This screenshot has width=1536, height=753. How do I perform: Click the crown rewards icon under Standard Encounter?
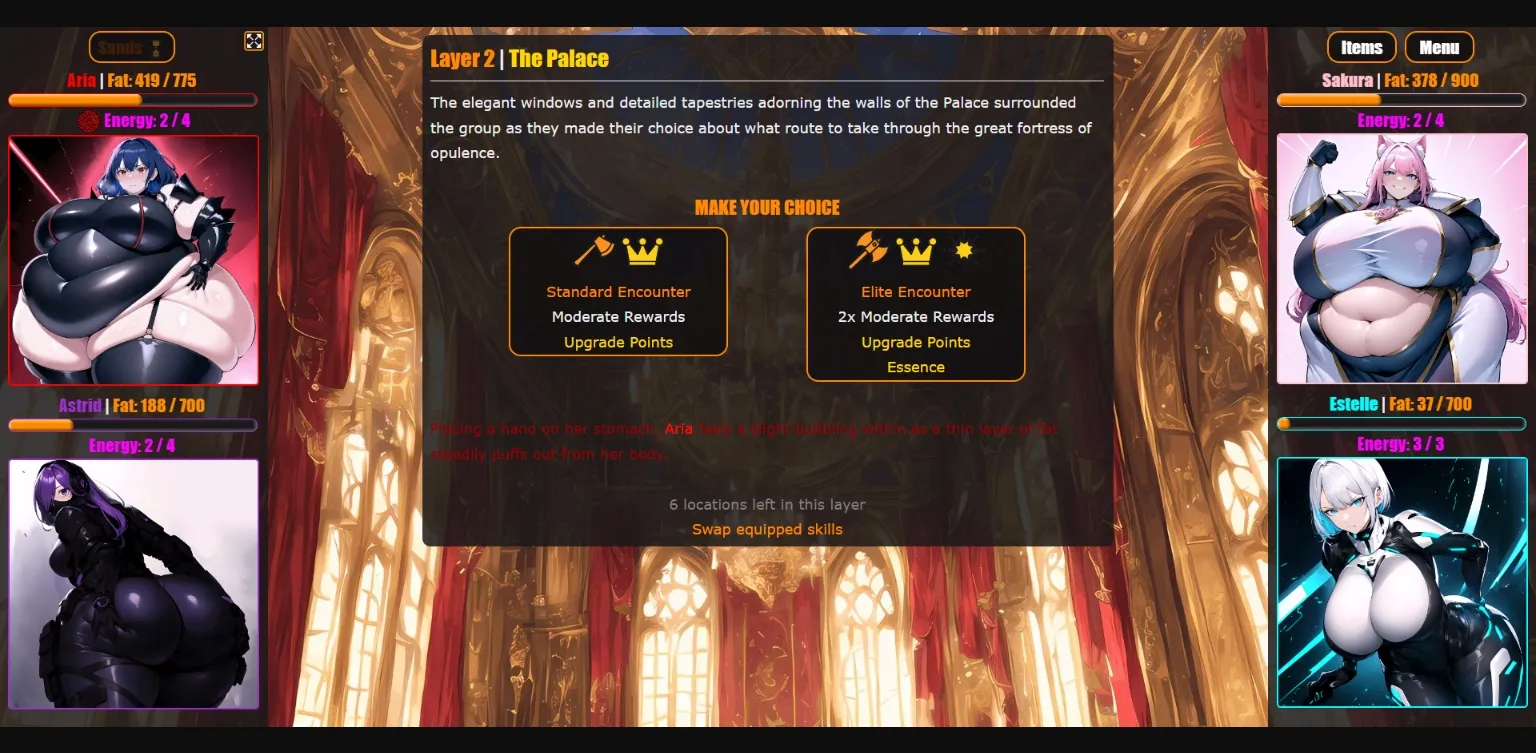644,253
